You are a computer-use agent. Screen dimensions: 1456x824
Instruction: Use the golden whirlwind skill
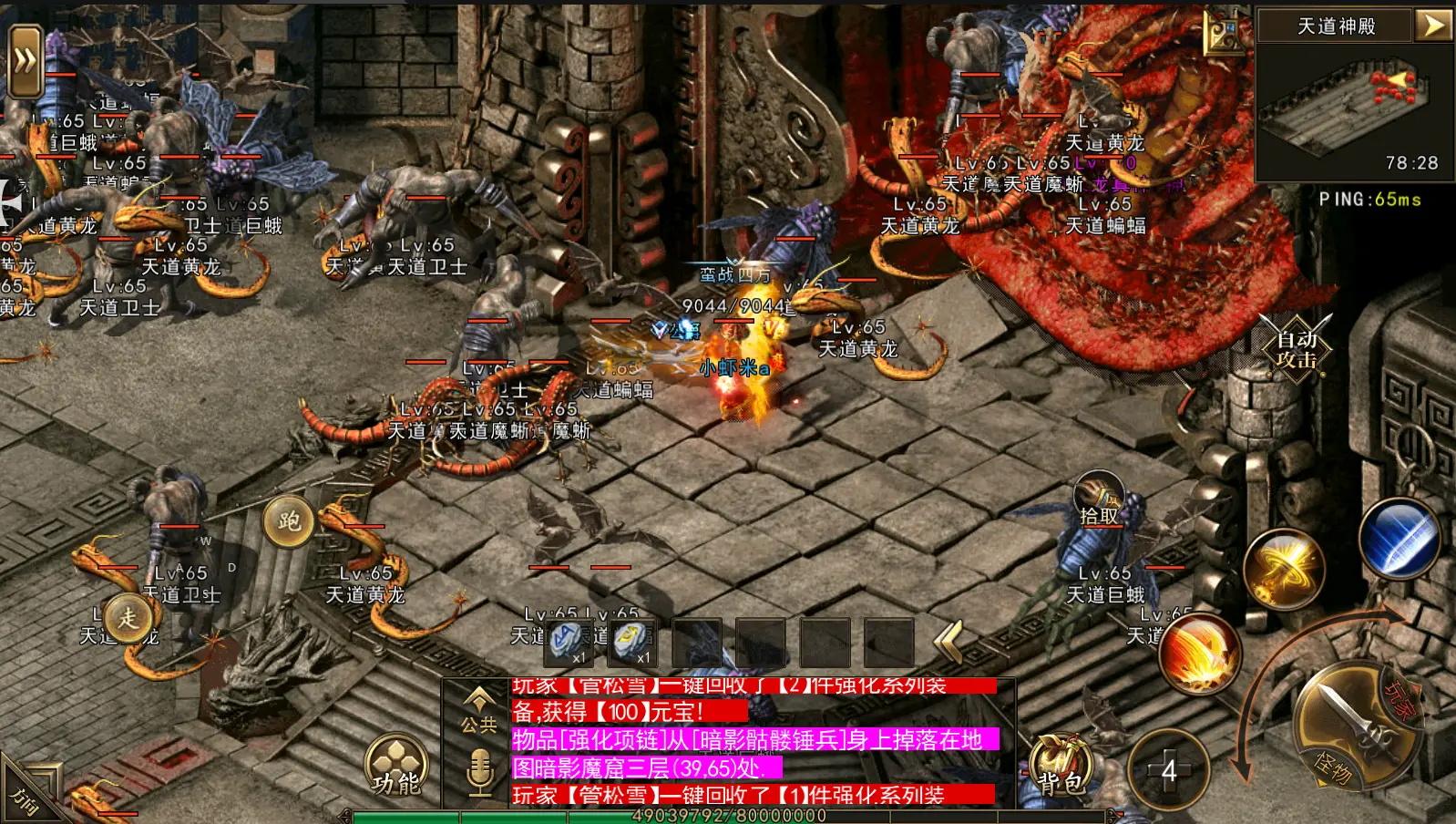click(x=1283, y=567)
